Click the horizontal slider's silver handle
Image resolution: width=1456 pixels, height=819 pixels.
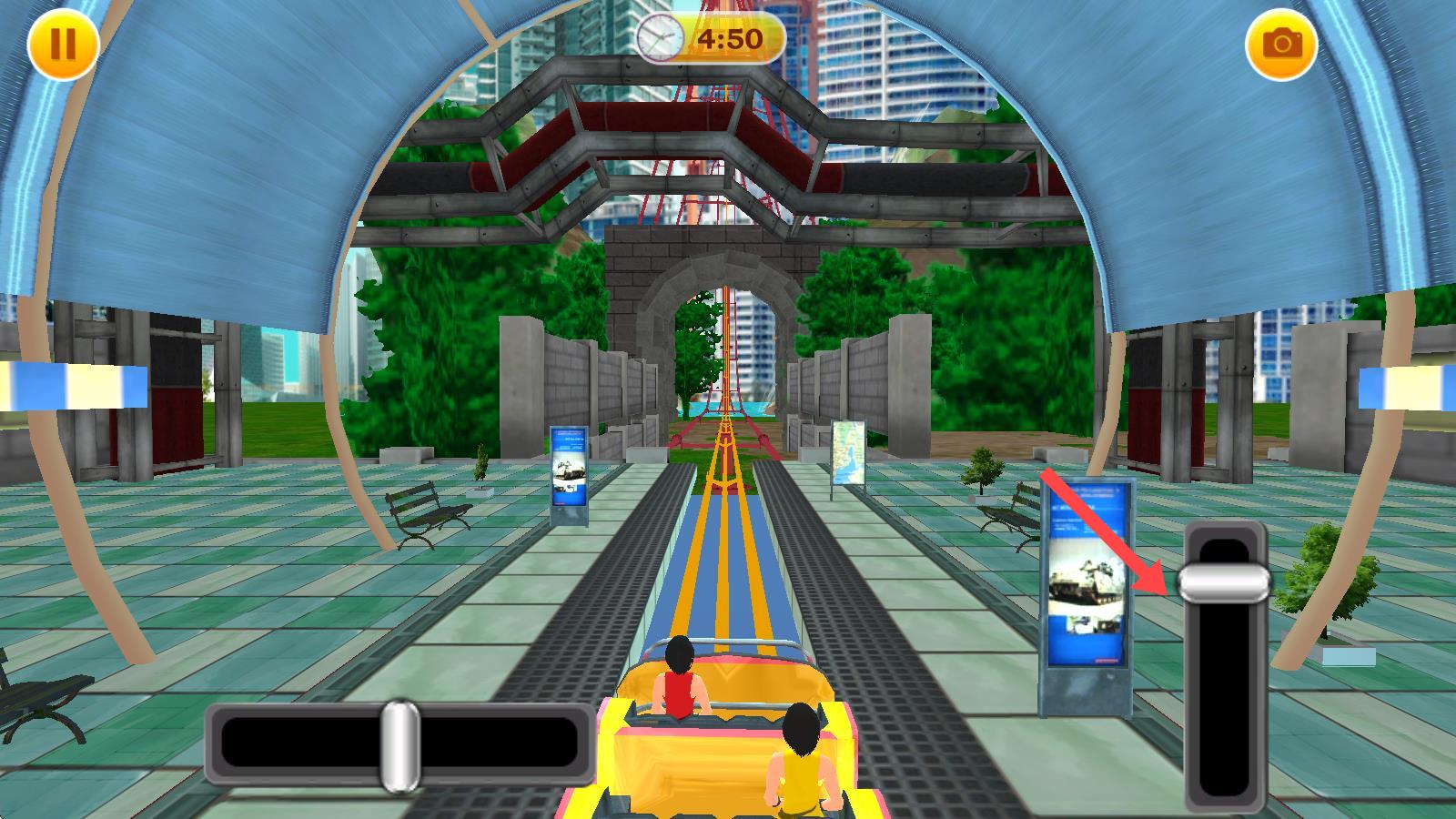tap(399, 745)
